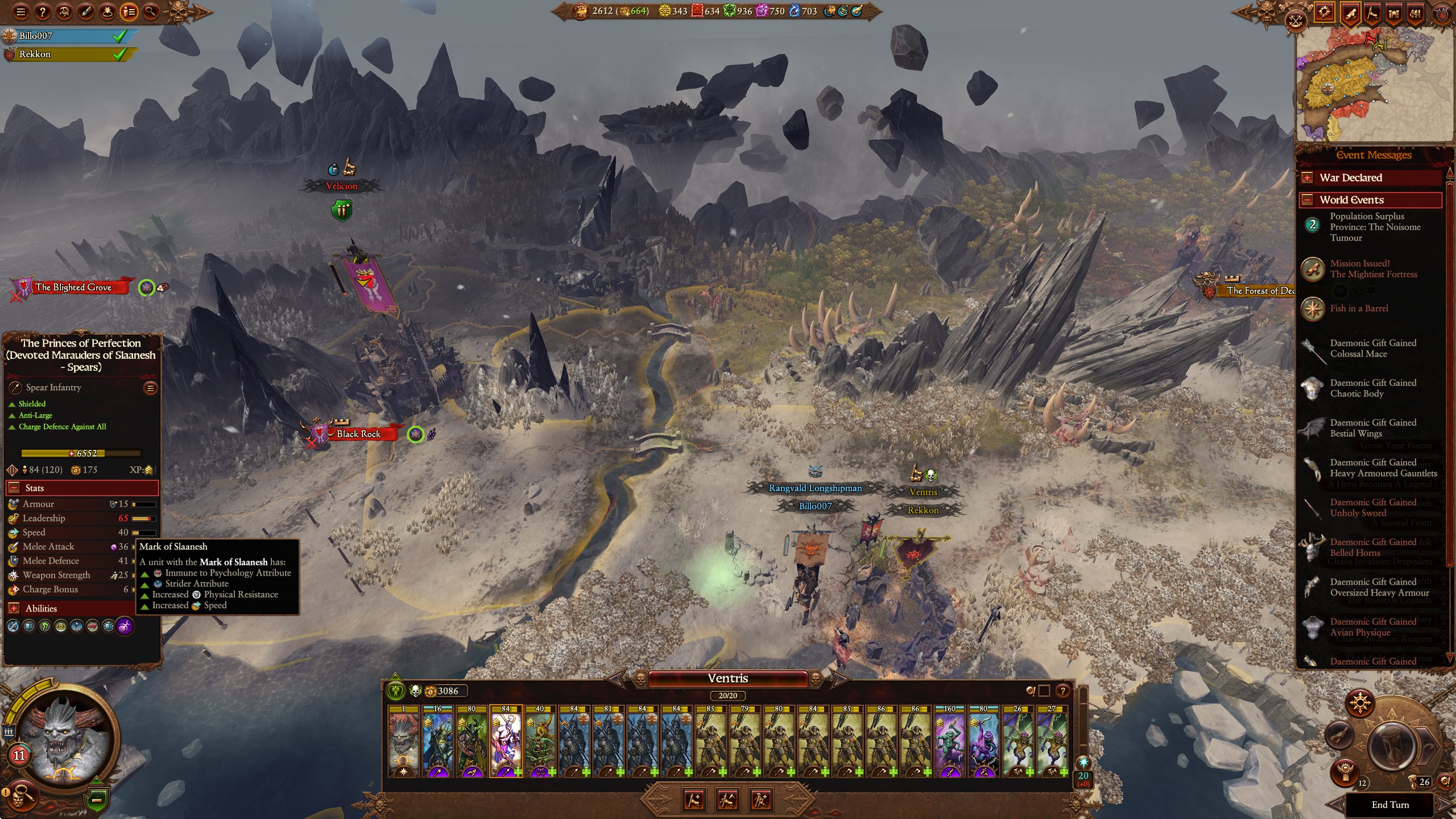The height and width of the screenshot is (819, 1456).
Task: End the current turn
Action: click(1389, 805)
